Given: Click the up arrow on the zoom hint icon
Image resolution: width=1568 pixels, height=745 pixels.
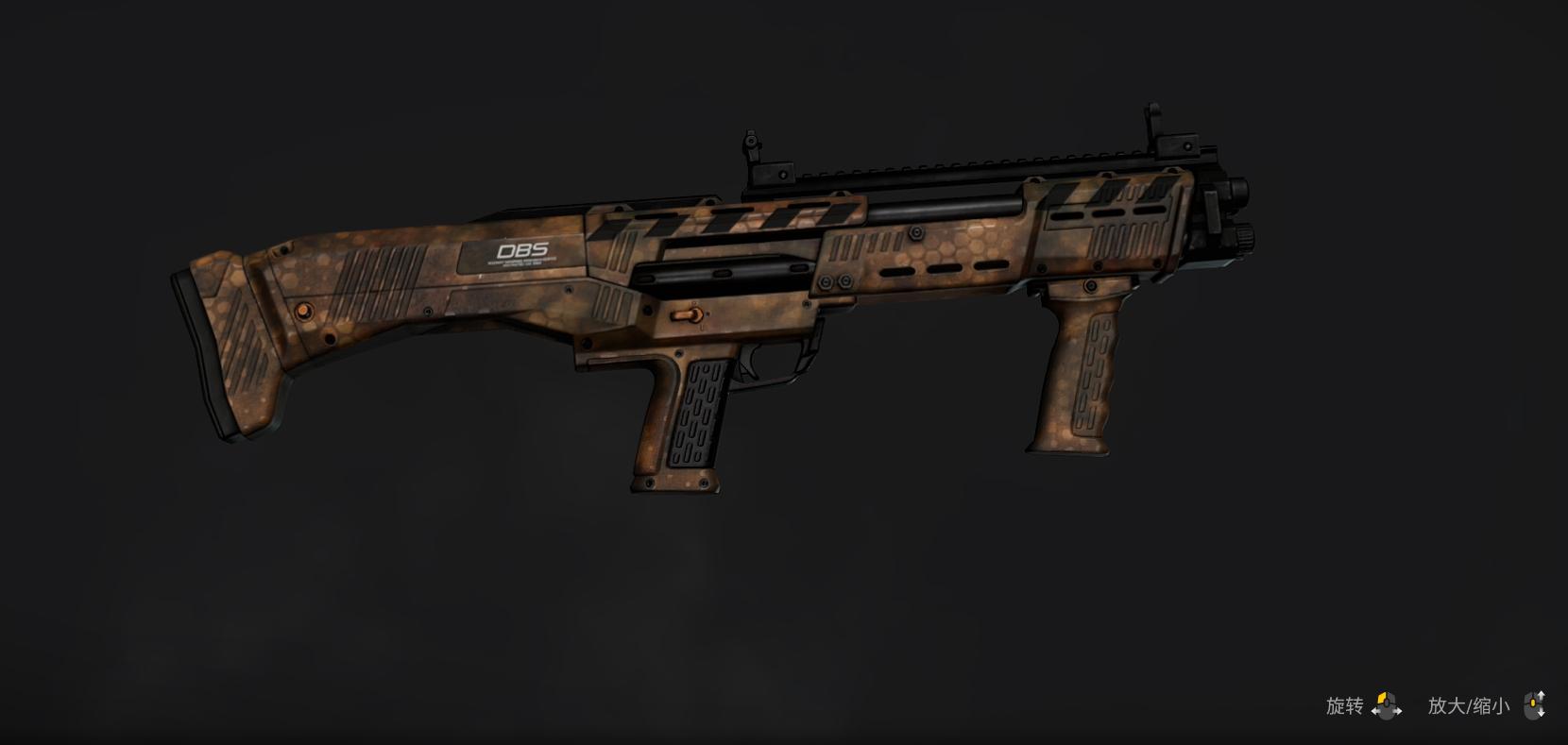Looking at the screenshot, I should point(1542,692).
